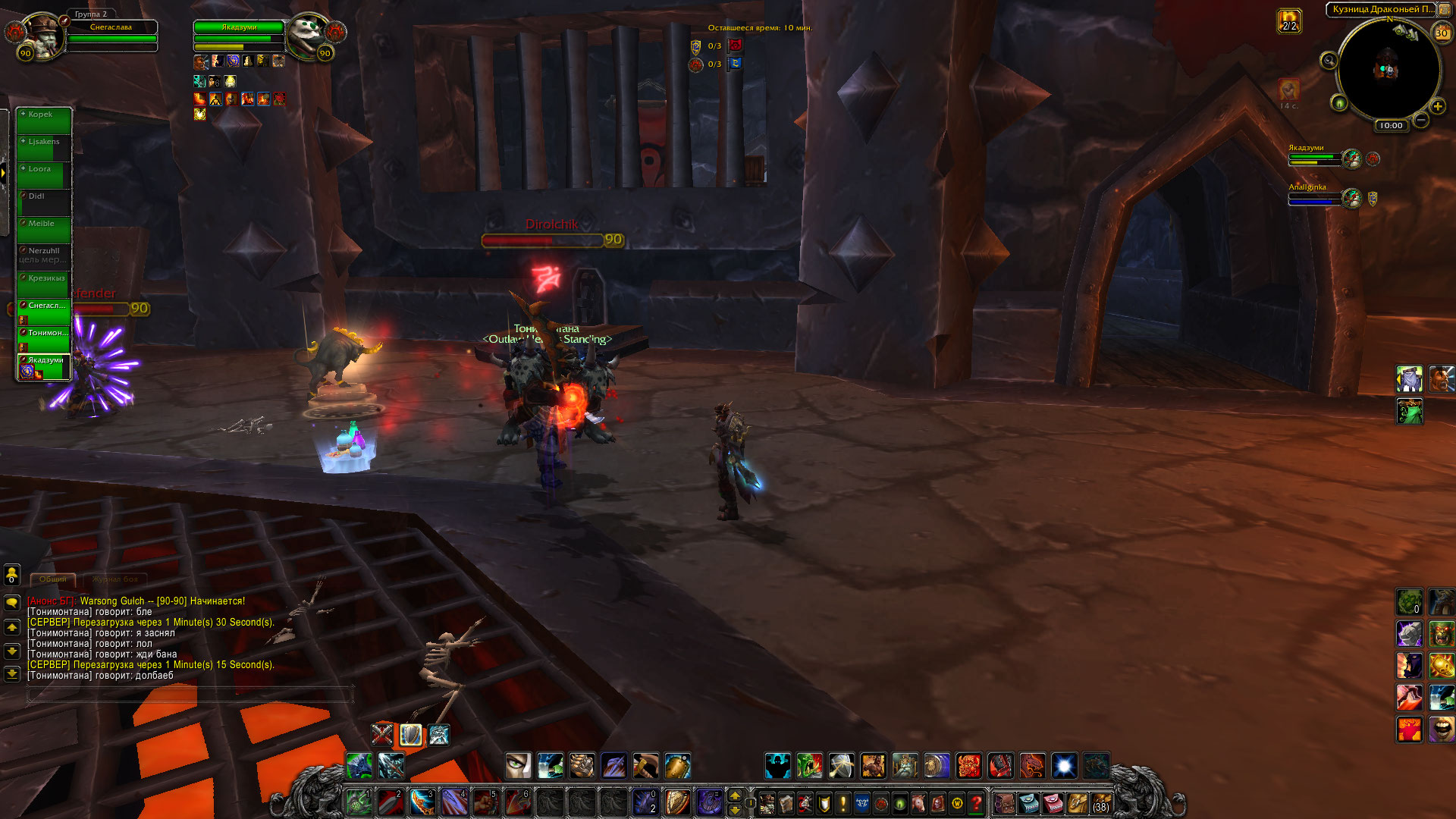Expand the raid manager side arrow
The height and width of the screenshot is (819, 1456).
point(4,173)
